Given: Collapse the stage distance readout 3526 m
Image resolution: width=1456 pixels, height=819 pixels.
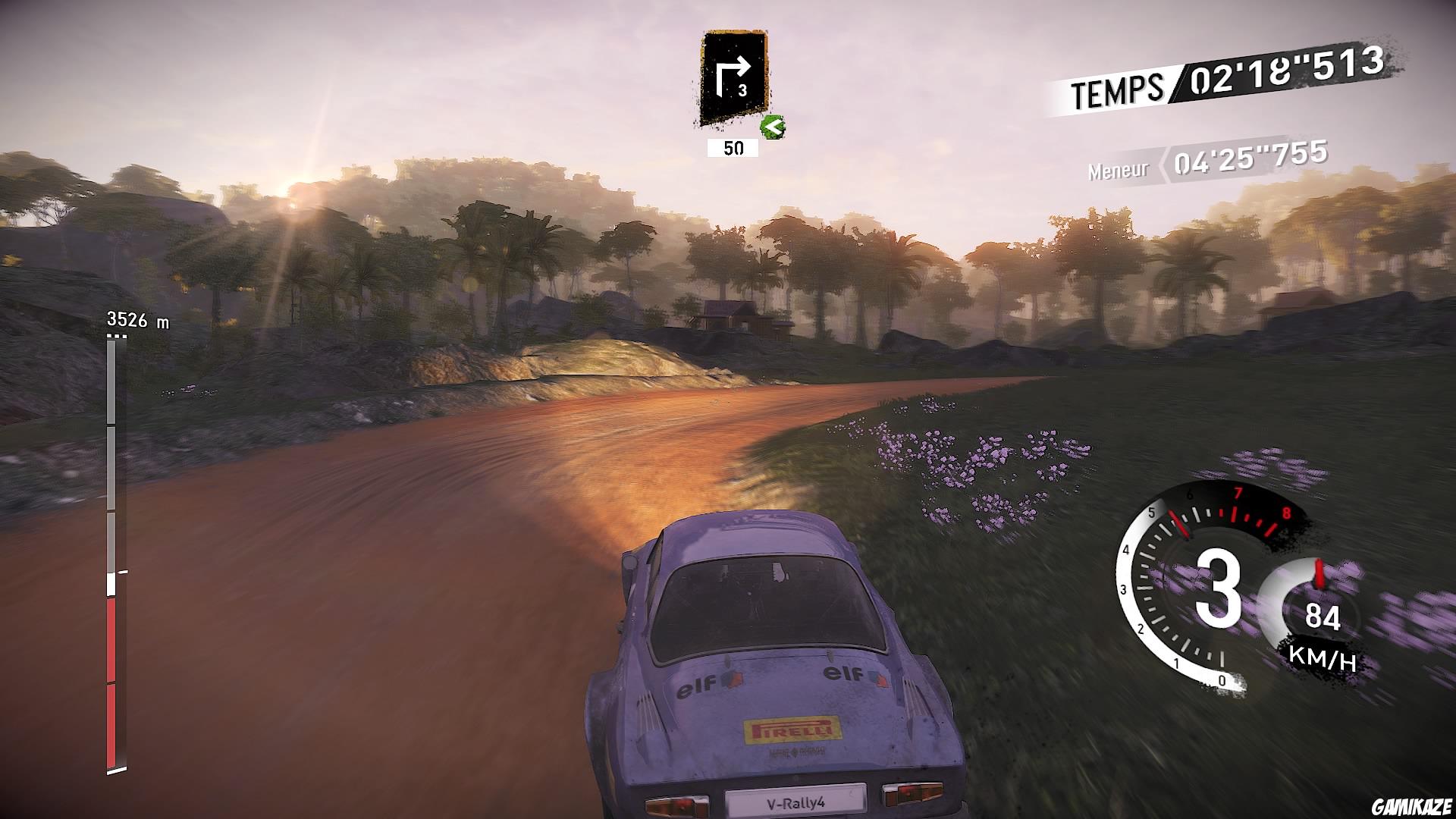Looking at the screenshot, I should (x=136, y=321).
